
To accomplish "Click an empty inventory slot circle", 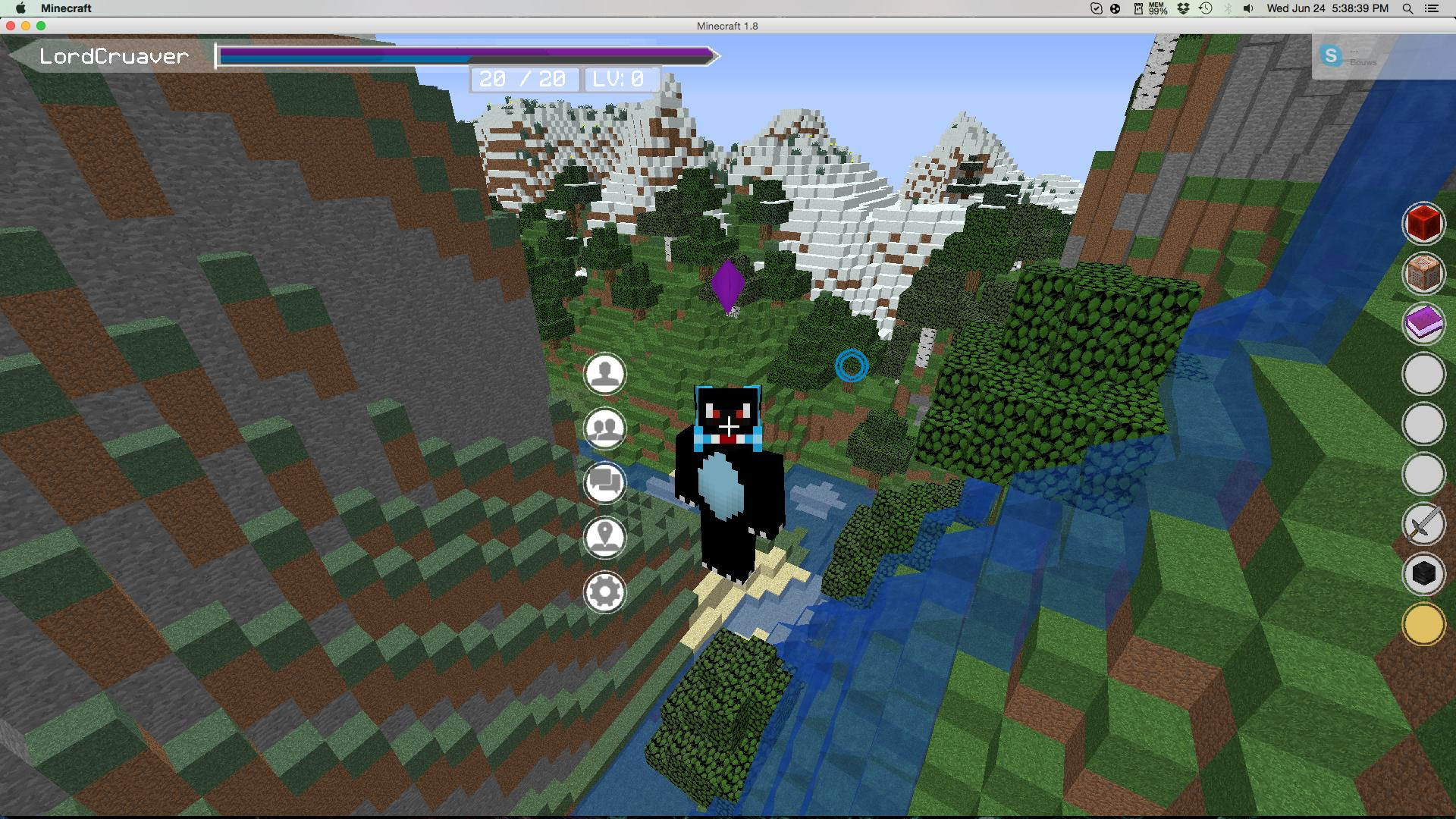I will pos(1424,375).
